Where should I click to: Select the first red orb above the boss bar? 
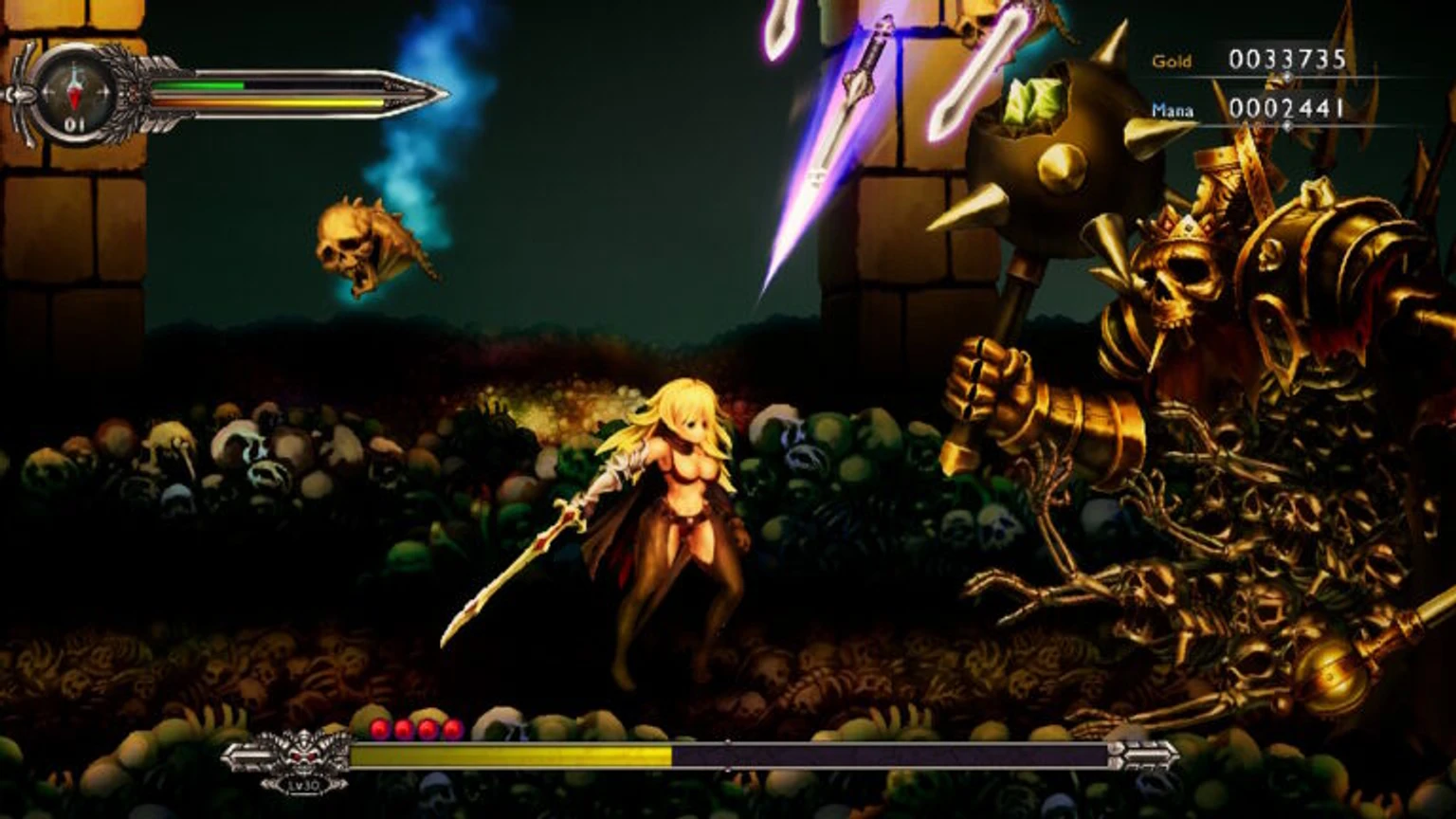click(379, 727)
